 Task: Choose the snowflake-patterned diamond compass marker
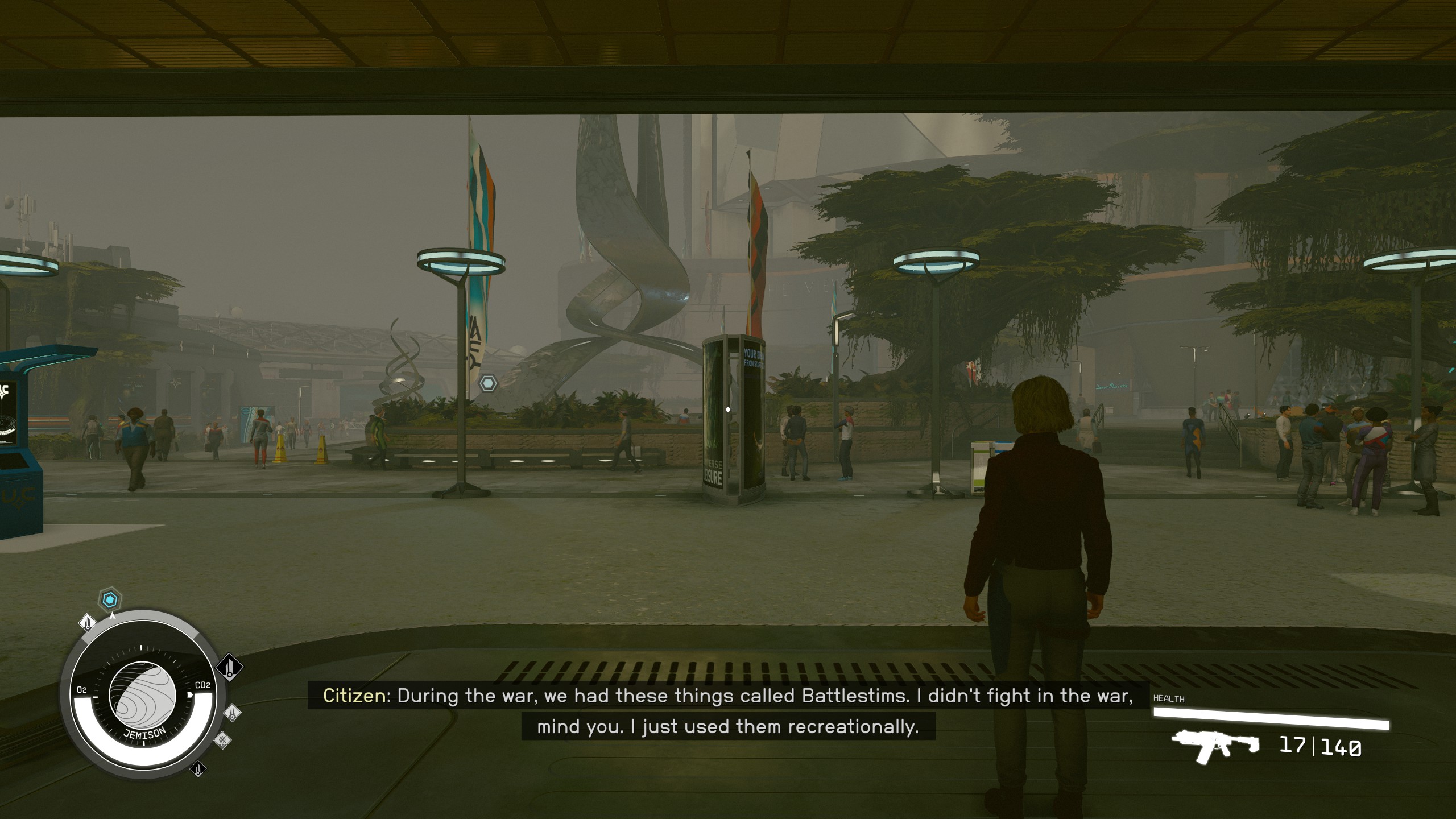(x=222, y=739)
